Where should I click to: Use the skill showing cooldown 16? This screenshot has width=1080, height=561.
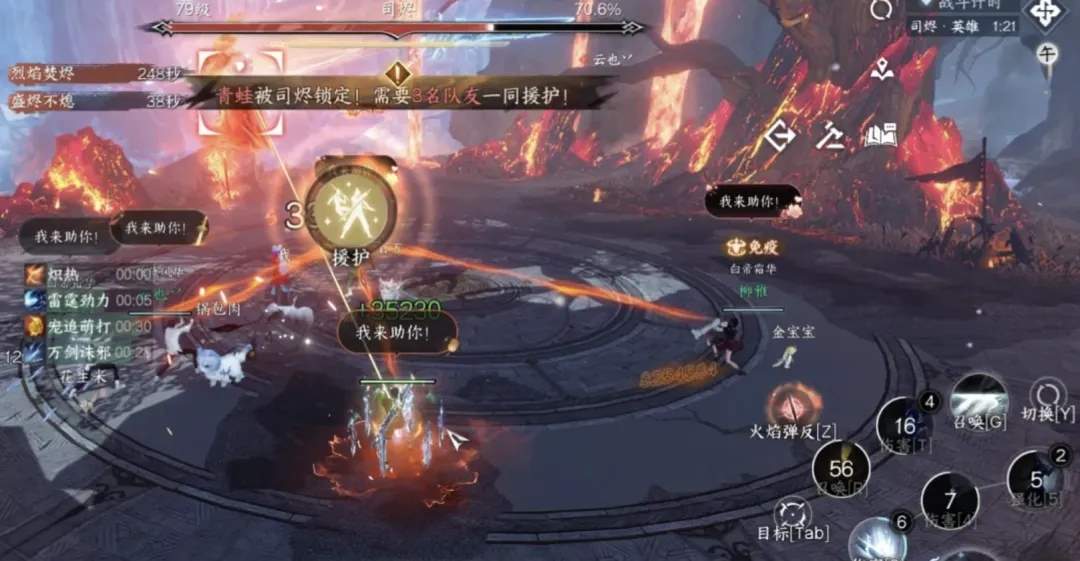[x=904, y=424]
